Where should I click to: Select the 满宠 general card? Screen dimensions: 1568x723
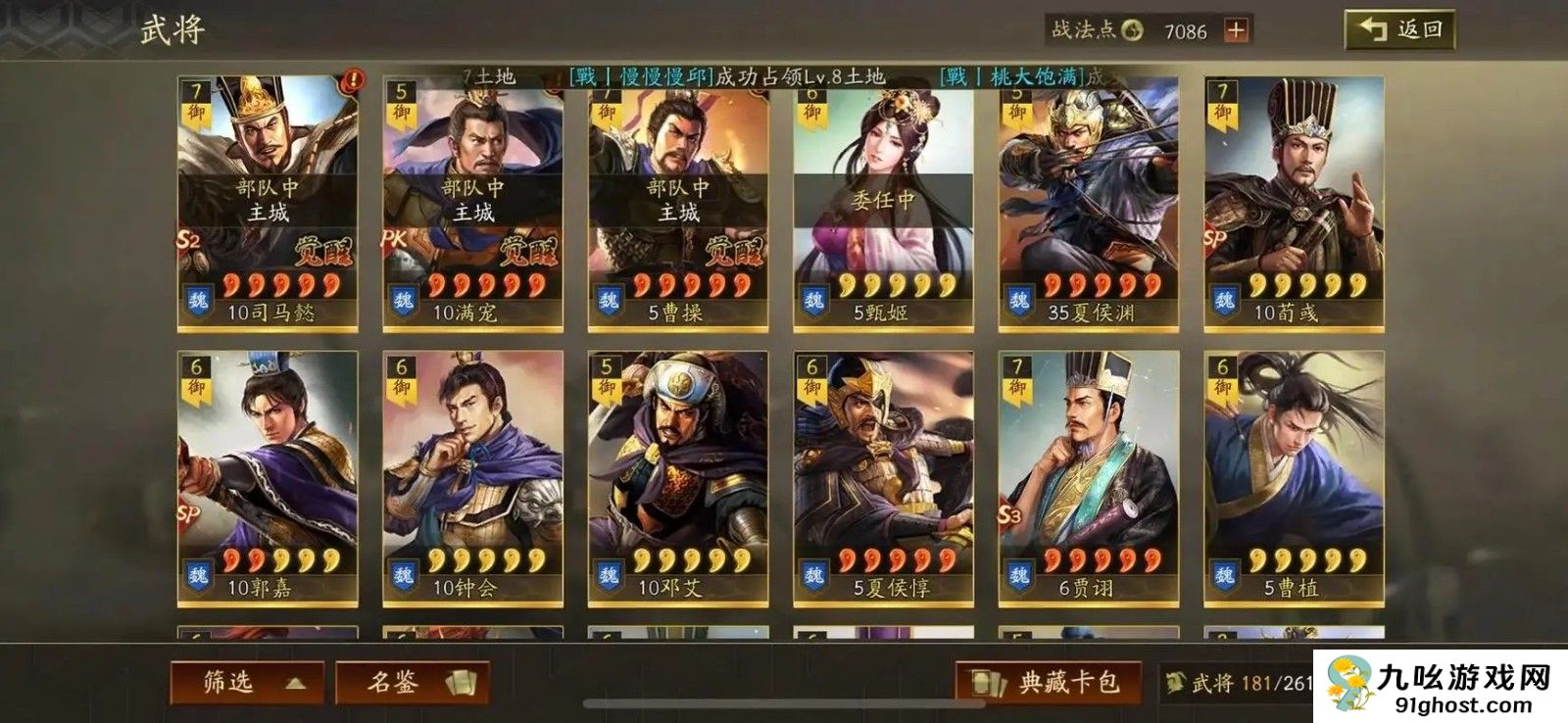pos(472,204)
